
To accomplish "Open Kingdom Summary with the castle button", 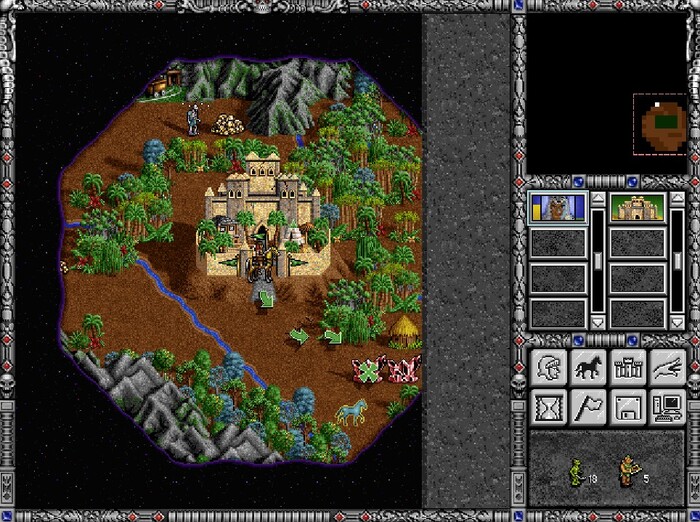I will tap(628, 367).
